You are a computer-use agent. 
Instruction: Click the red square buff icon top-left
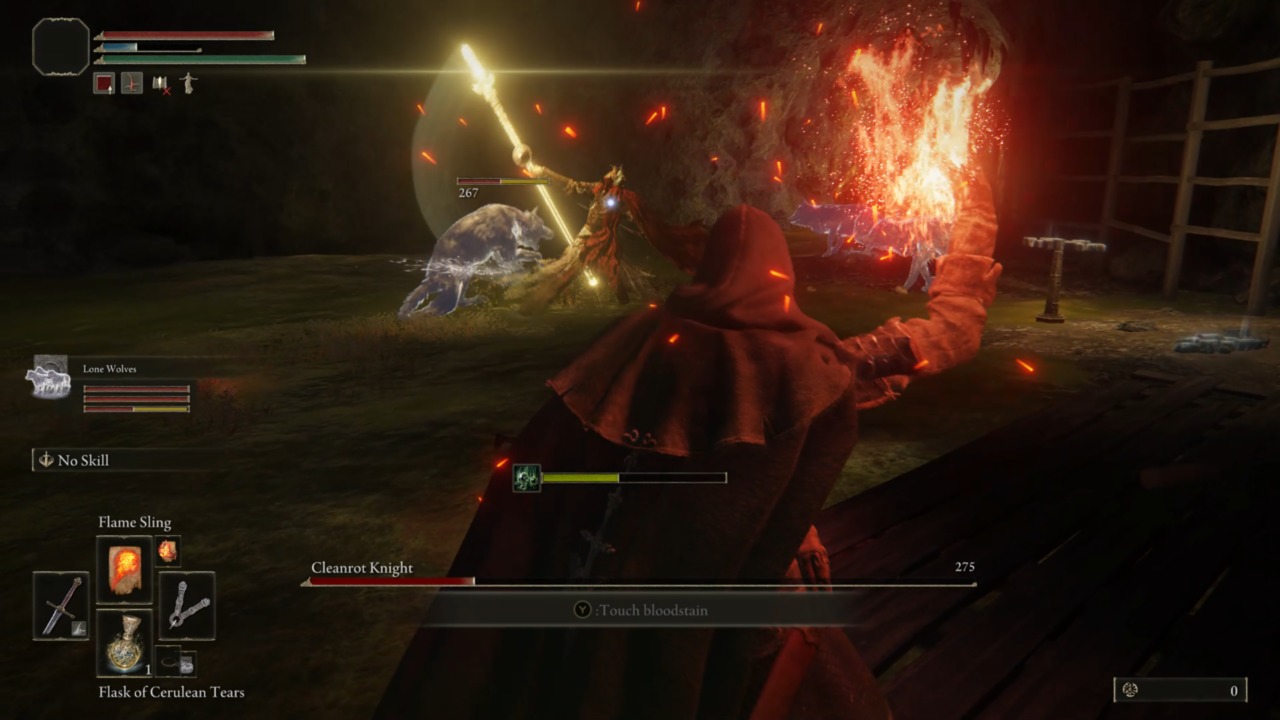tap(104, 83)
